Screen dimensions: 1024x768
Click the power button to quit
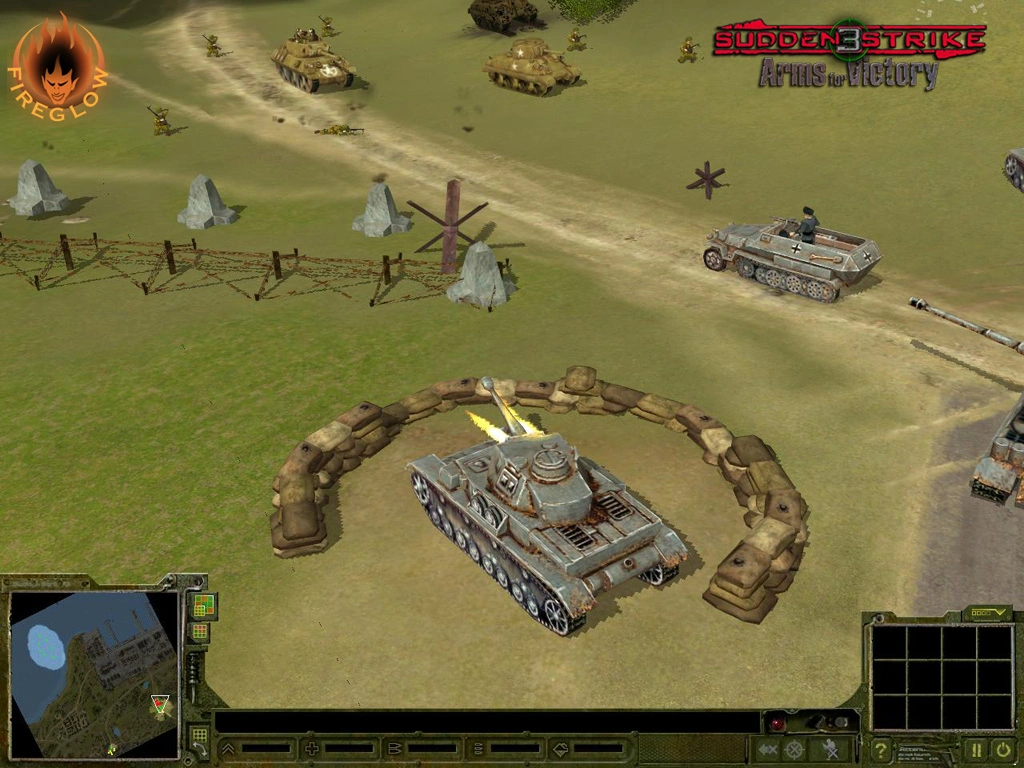point(1003,749)
